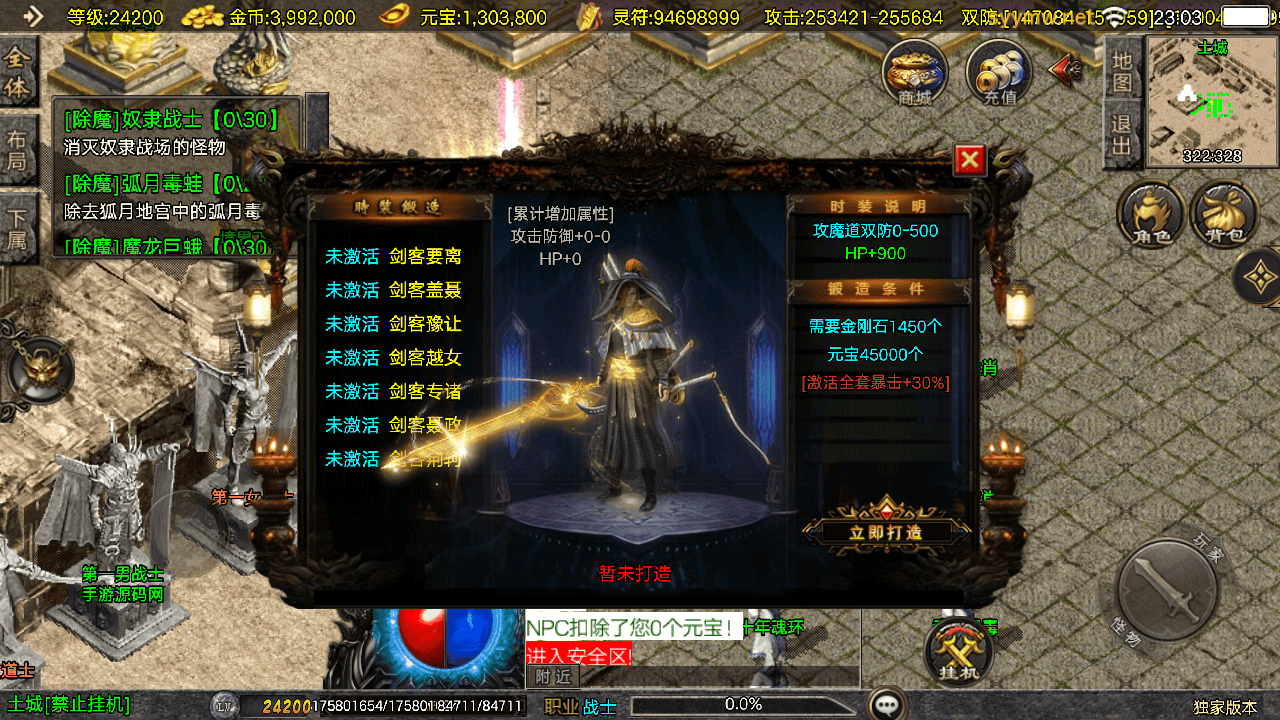Choose the 剑客专诸 costume entry
Screen dimensions: 1280x720
pyautogui.click(x=394, y=391)
